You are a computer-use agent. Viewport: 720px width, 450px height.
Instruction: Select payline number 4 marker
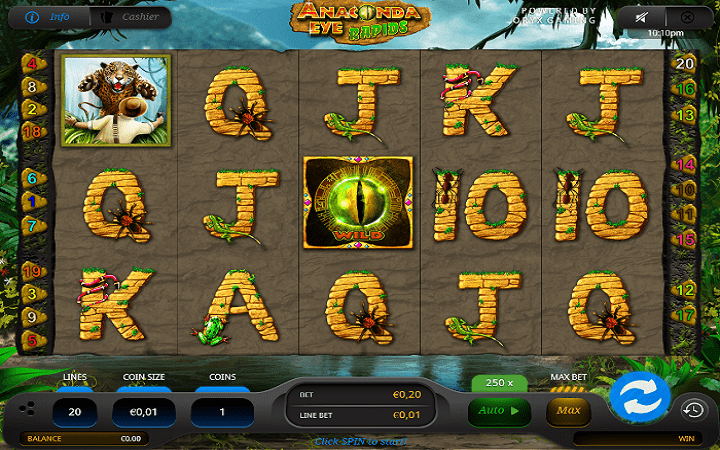coord(31,64)
